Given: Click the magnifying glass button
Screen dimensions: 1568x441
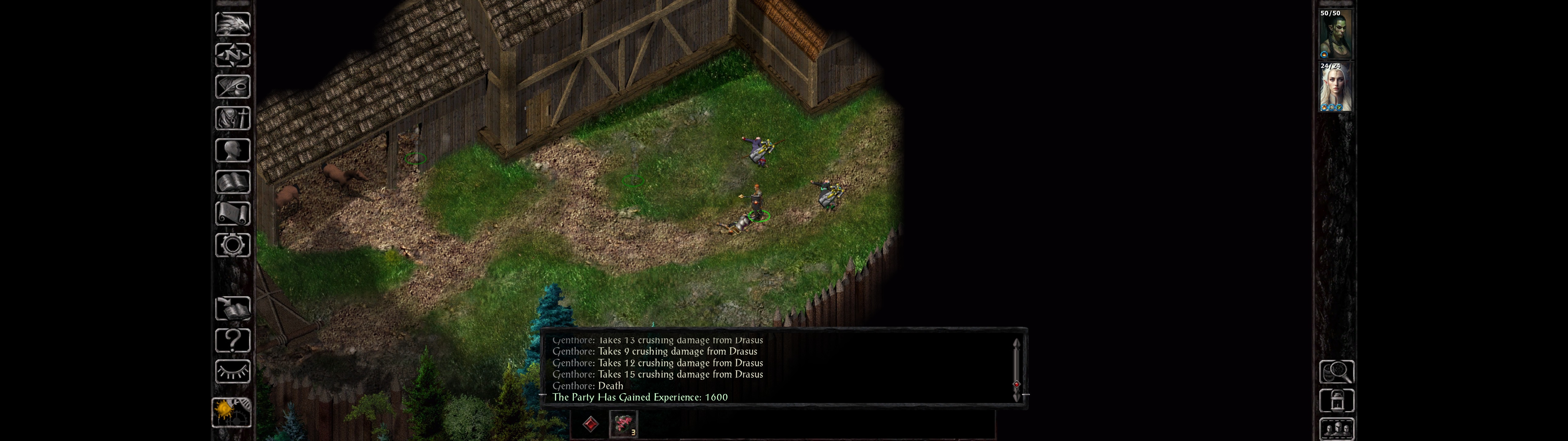Looking at the screenshot, I should (1336, 371).
